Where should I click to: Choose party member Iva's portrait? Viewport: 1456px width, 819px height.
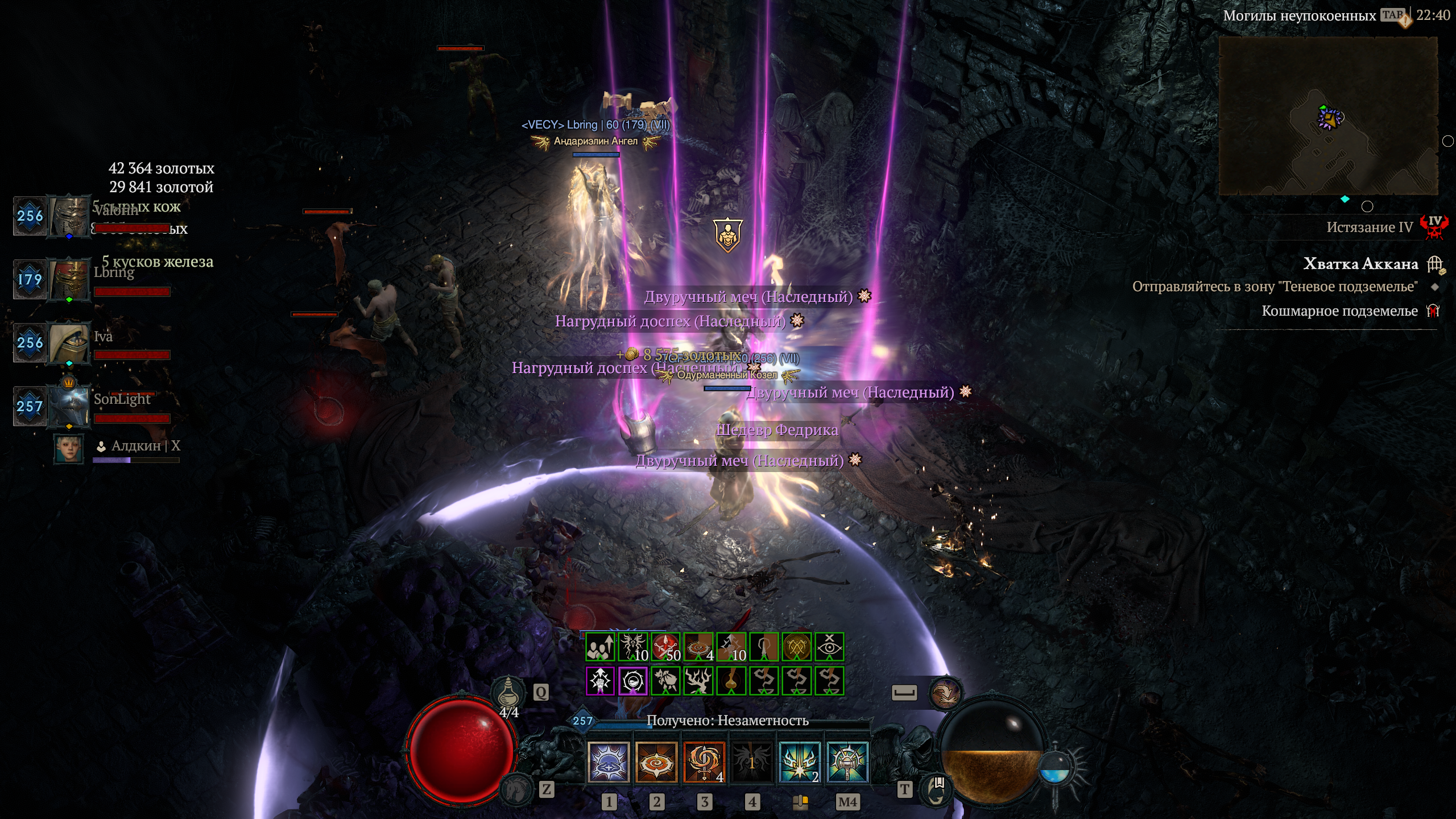(x=69, y=343)
